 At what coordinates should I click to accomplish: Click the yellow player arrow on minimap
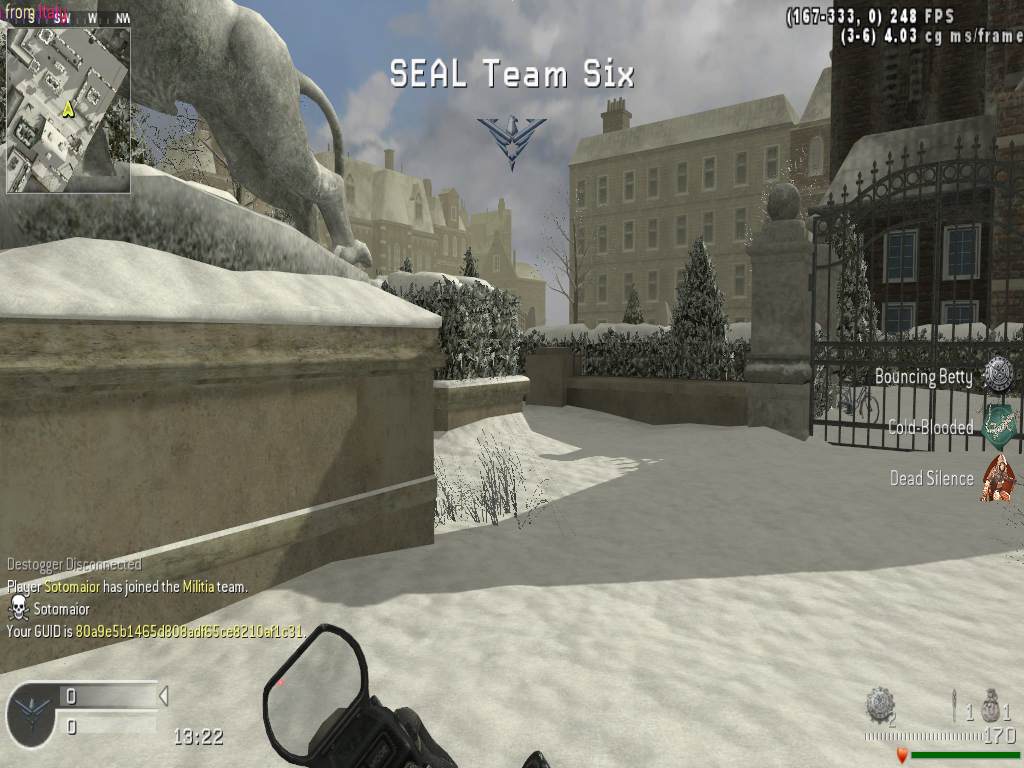pos(68,108)
